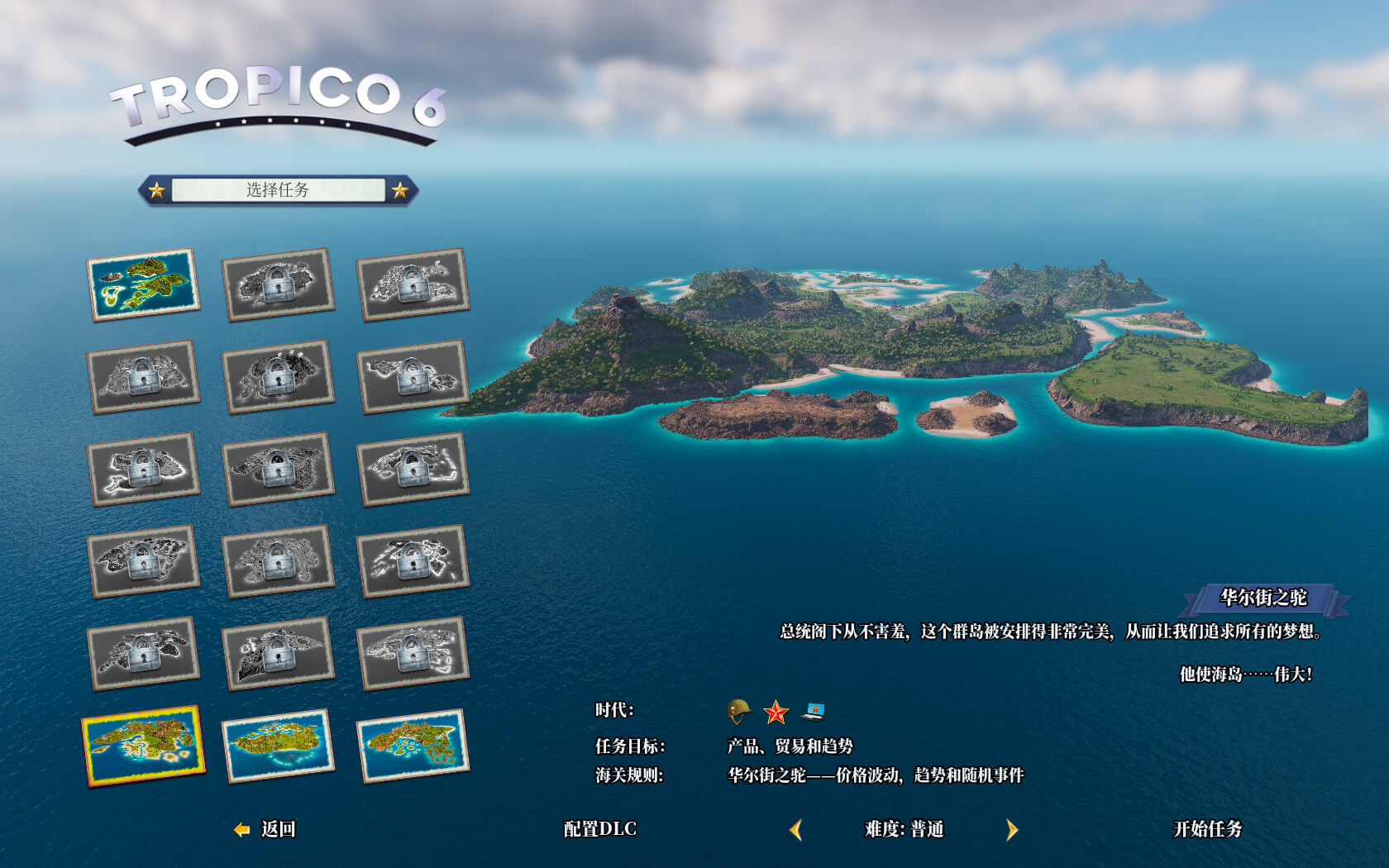Open the 配置DLC configuration
The height and width of the screenshot is (868, 1389).
(x=599, y=829)
